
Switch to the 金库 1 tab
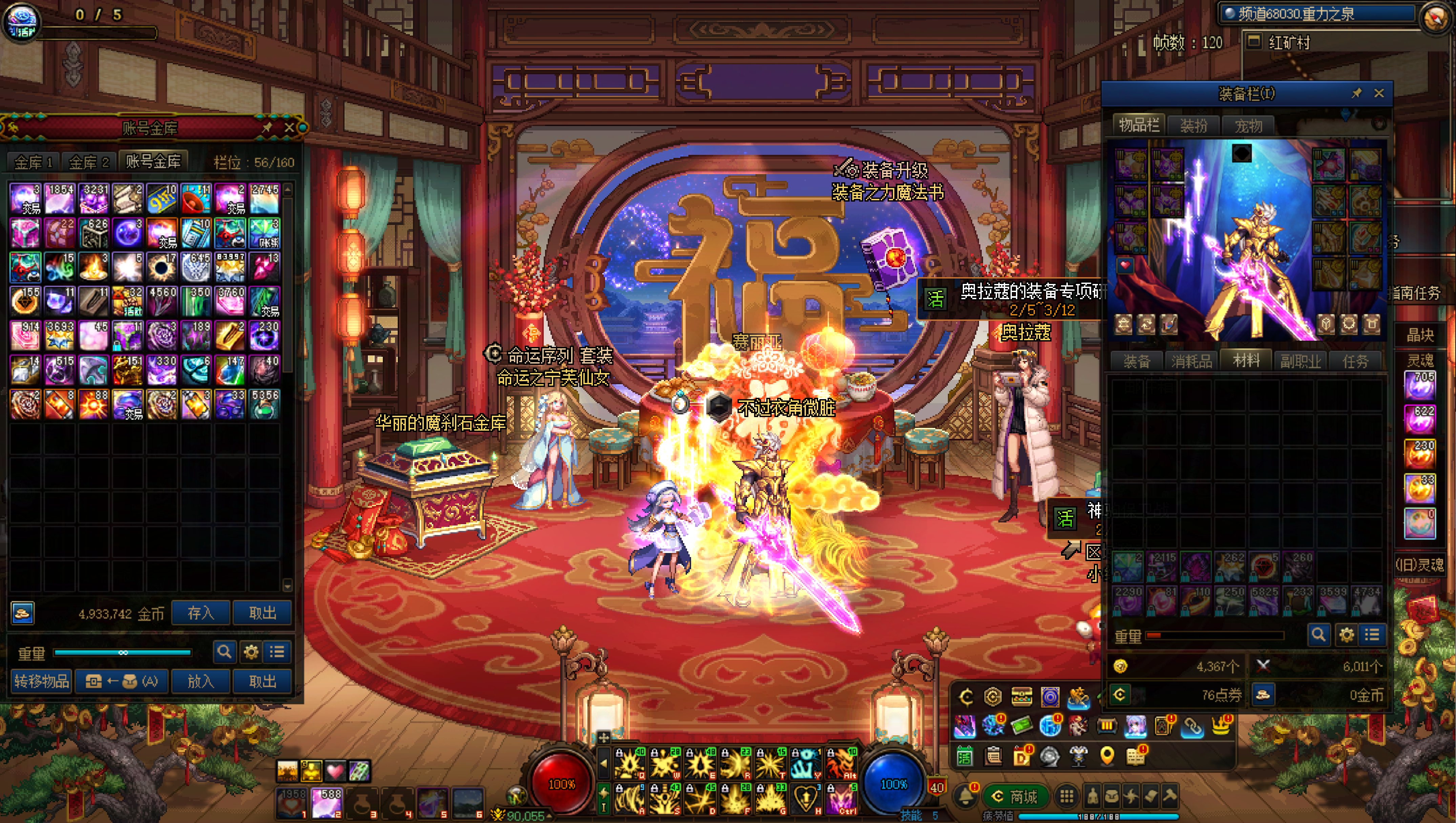(33, 163)
